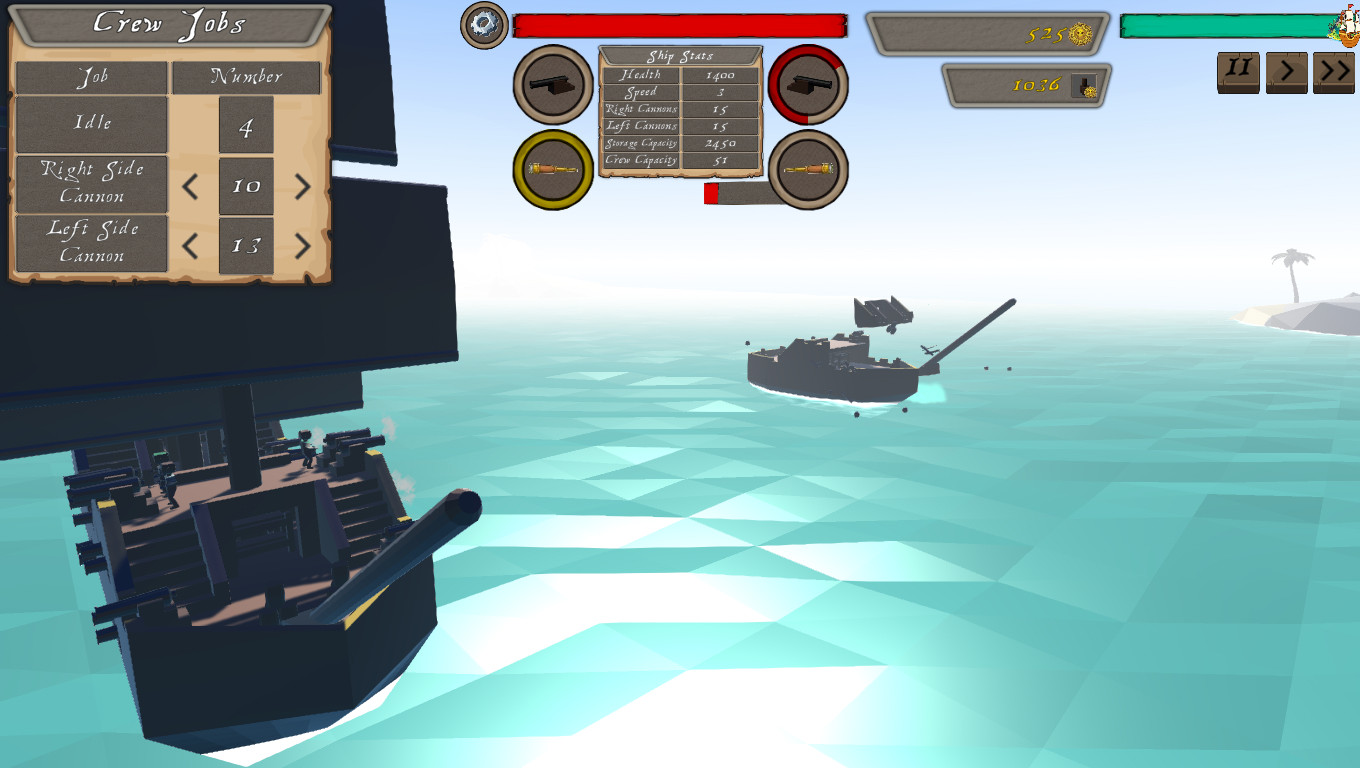Click the small red cannon reload indicator
Image resolution: width=1360 pixels, height=768 pixels.
tap(712, 195)
